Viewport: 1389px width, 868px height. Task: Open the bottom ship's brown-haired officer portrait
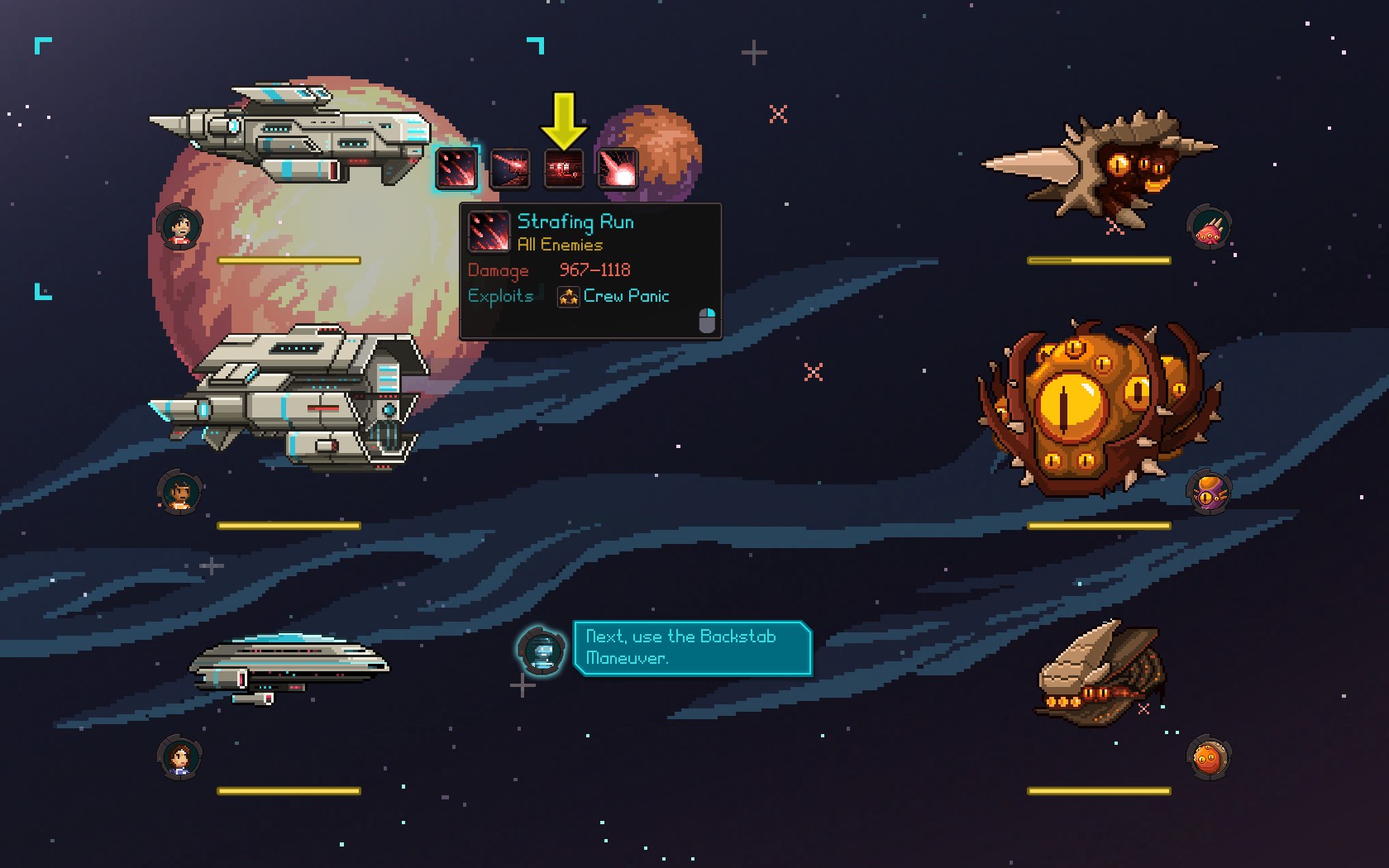click(180, 756)
